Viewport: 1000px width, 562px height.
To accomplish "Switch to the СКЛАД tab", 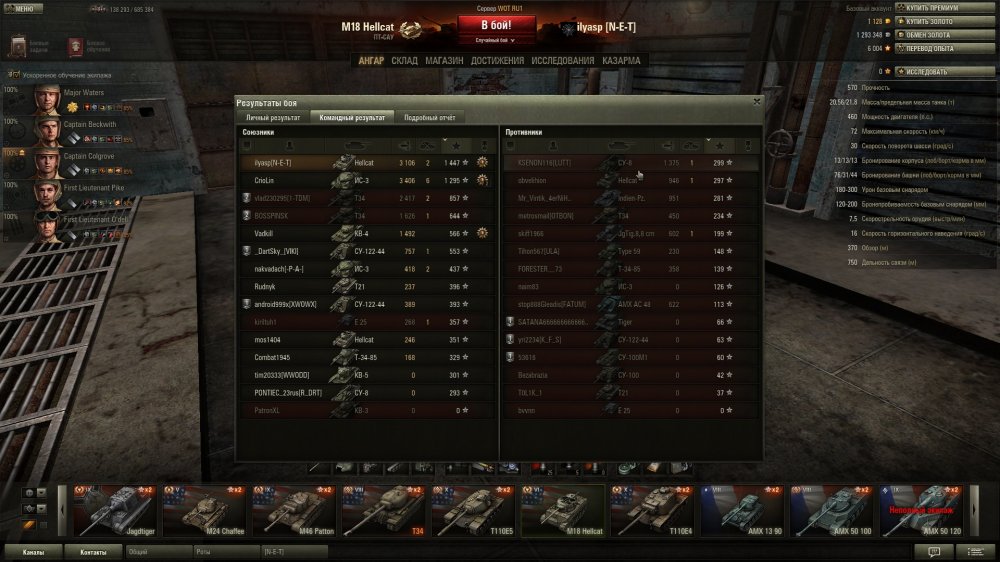I will pyautogui.click(x=404, y=61).
